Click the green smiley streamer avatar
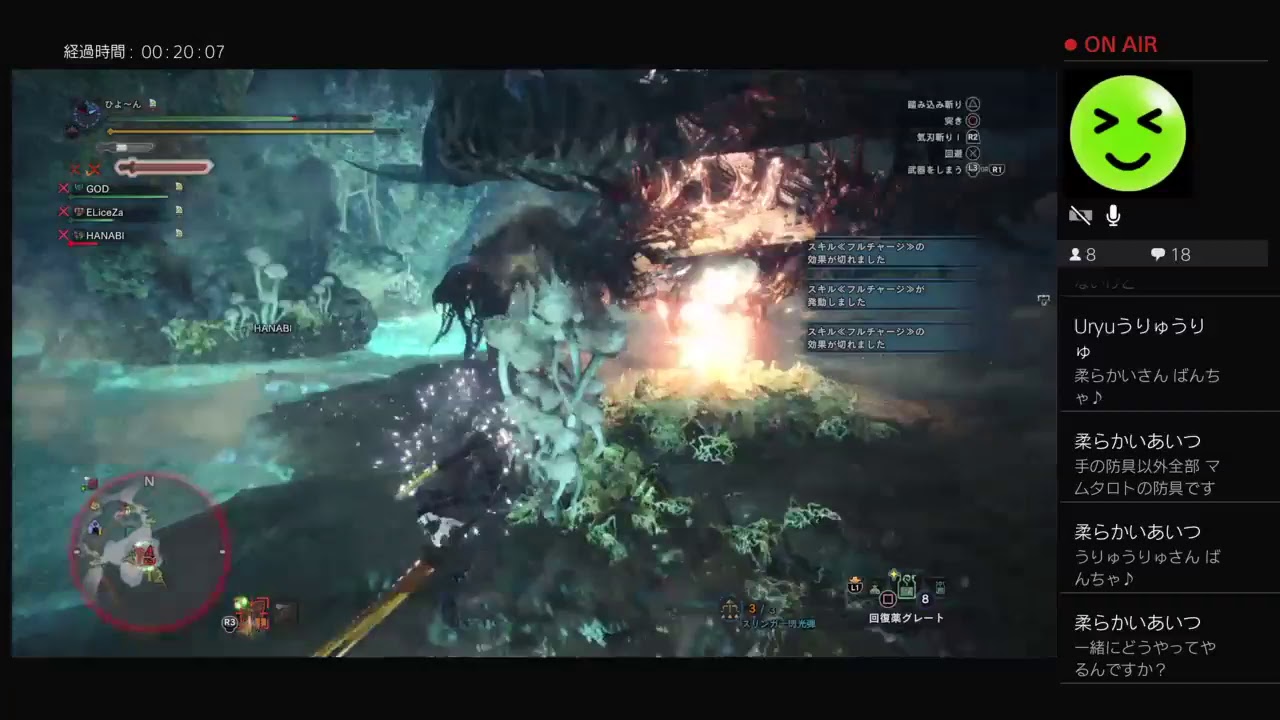1280x720 pixels. (1127, 133)
